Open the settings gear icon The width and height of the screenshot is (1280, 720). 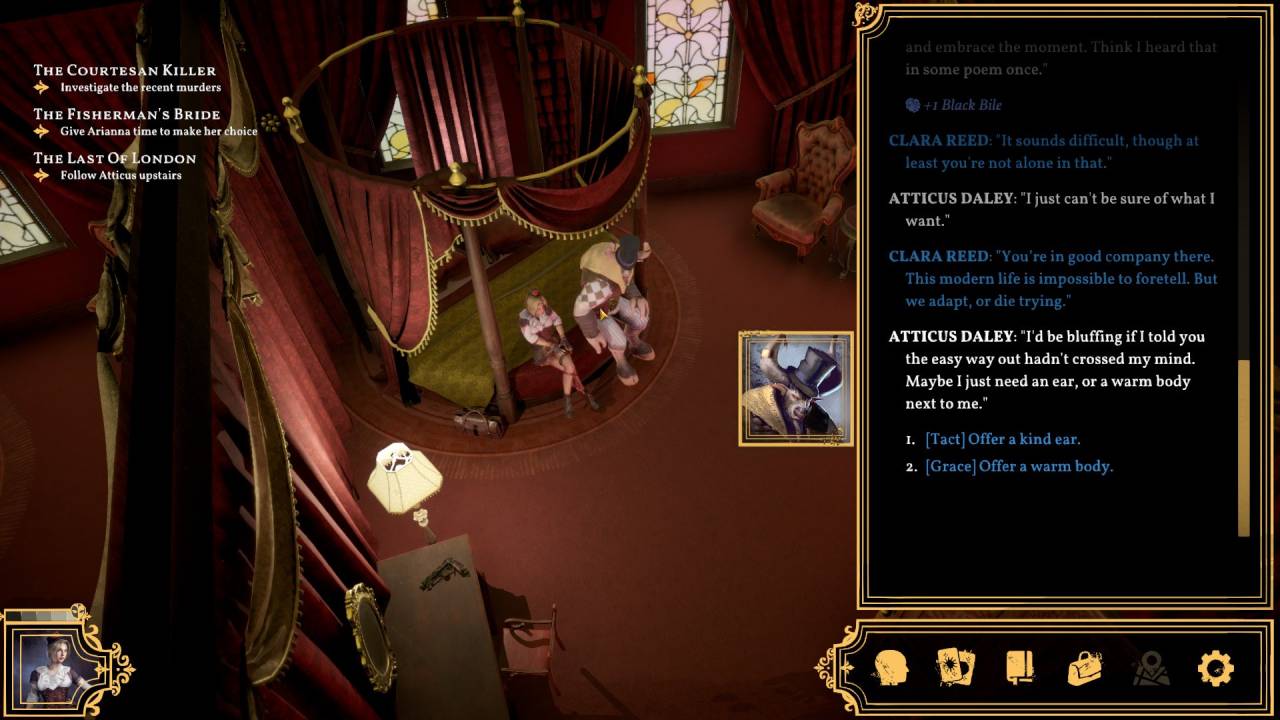1215,667
